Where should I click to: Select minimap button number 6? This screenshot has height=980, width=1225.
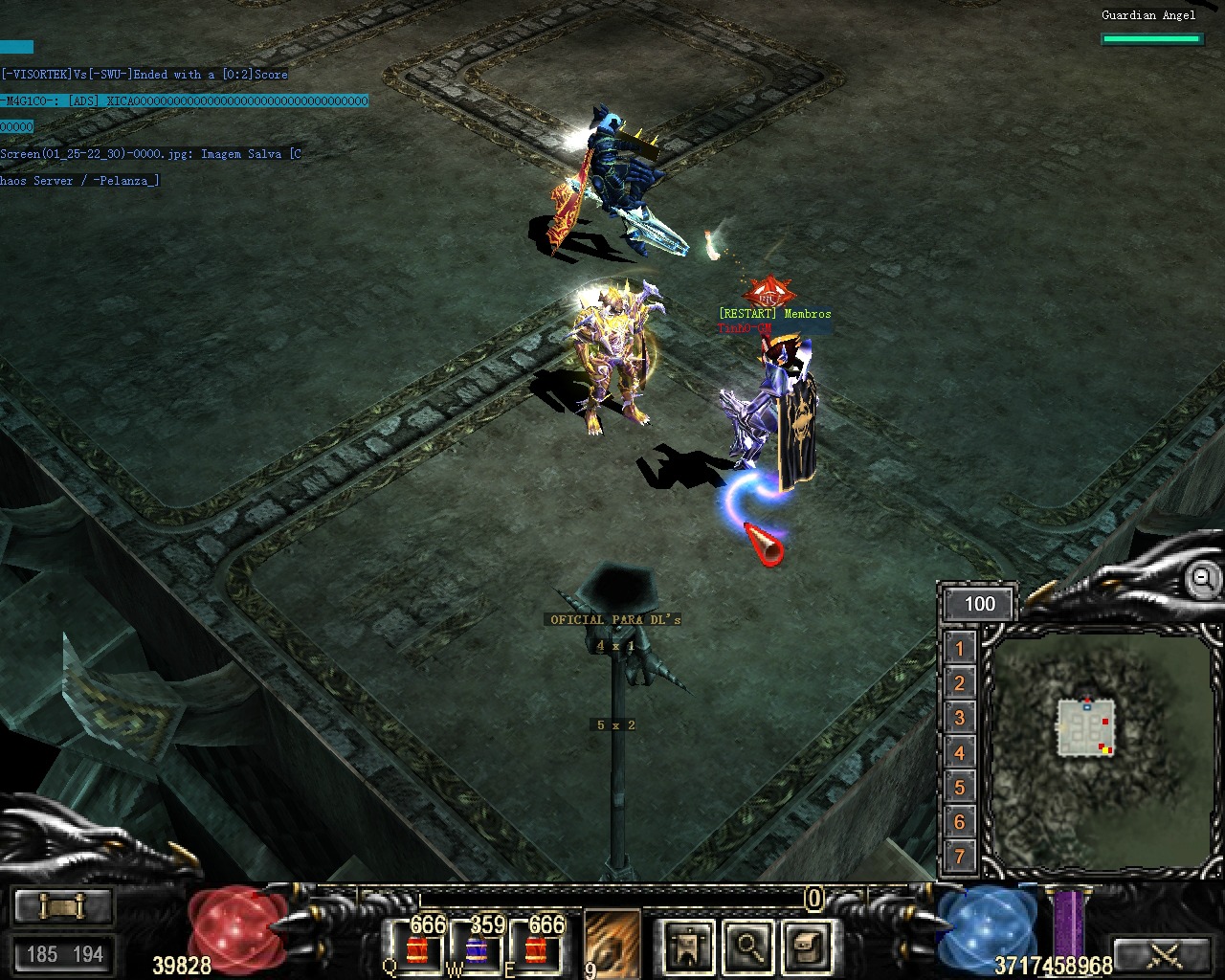pos(960,821)
